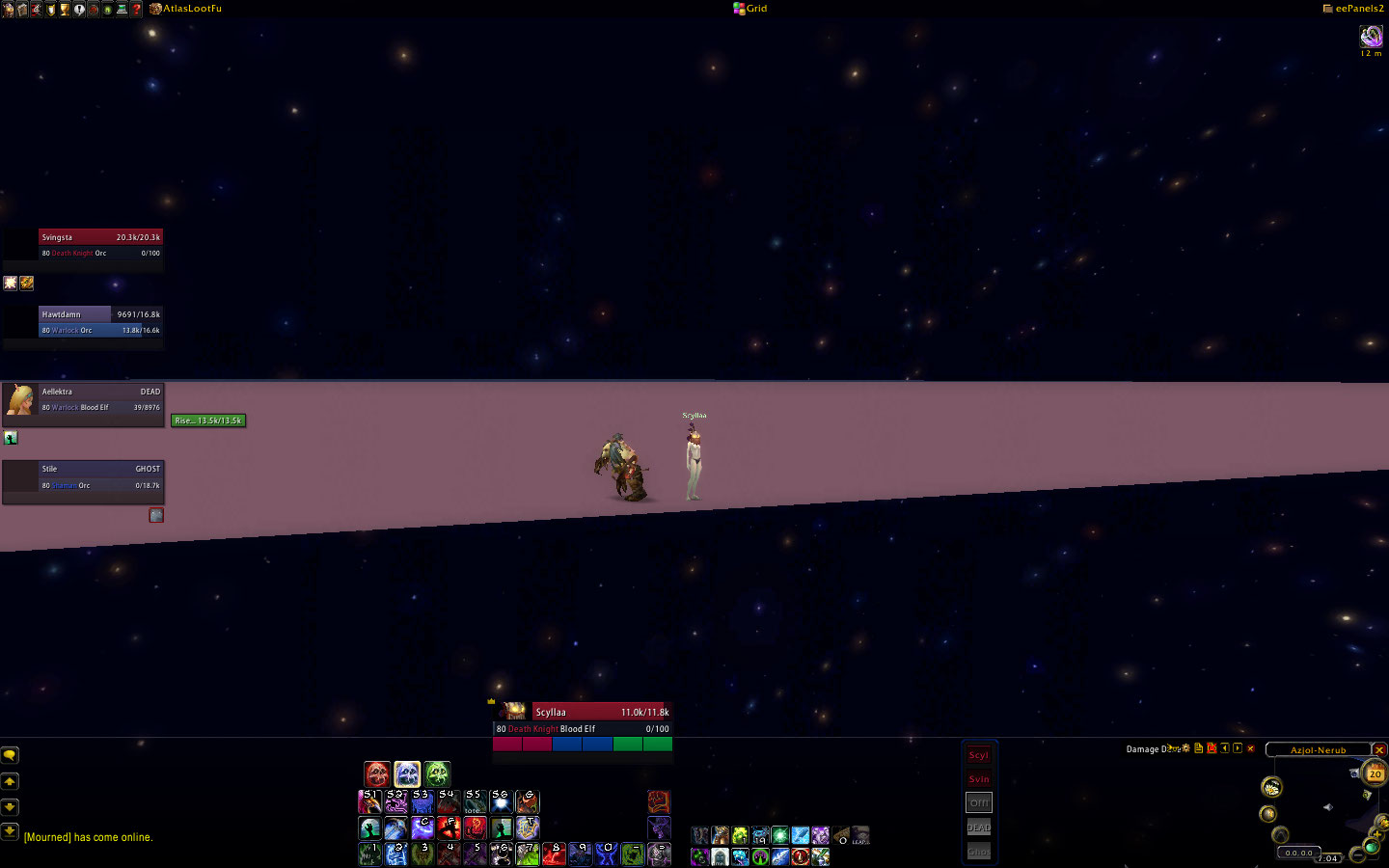
Task: Click the action slot labeled S6
Action: pyautogui.click(x=501, y=801)
